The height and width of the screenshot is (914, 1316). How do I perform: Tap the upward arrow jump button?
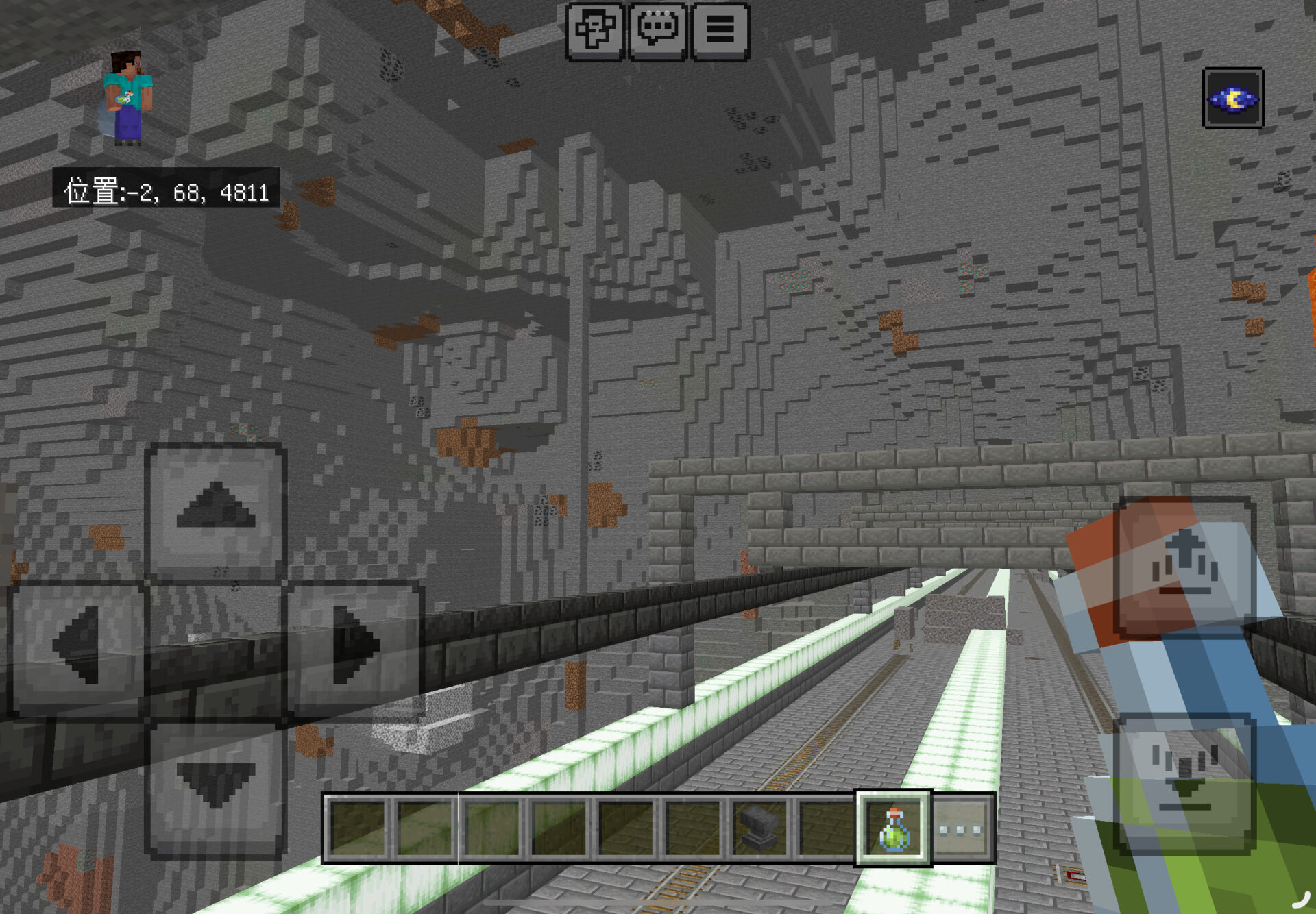coord(1184,567)
